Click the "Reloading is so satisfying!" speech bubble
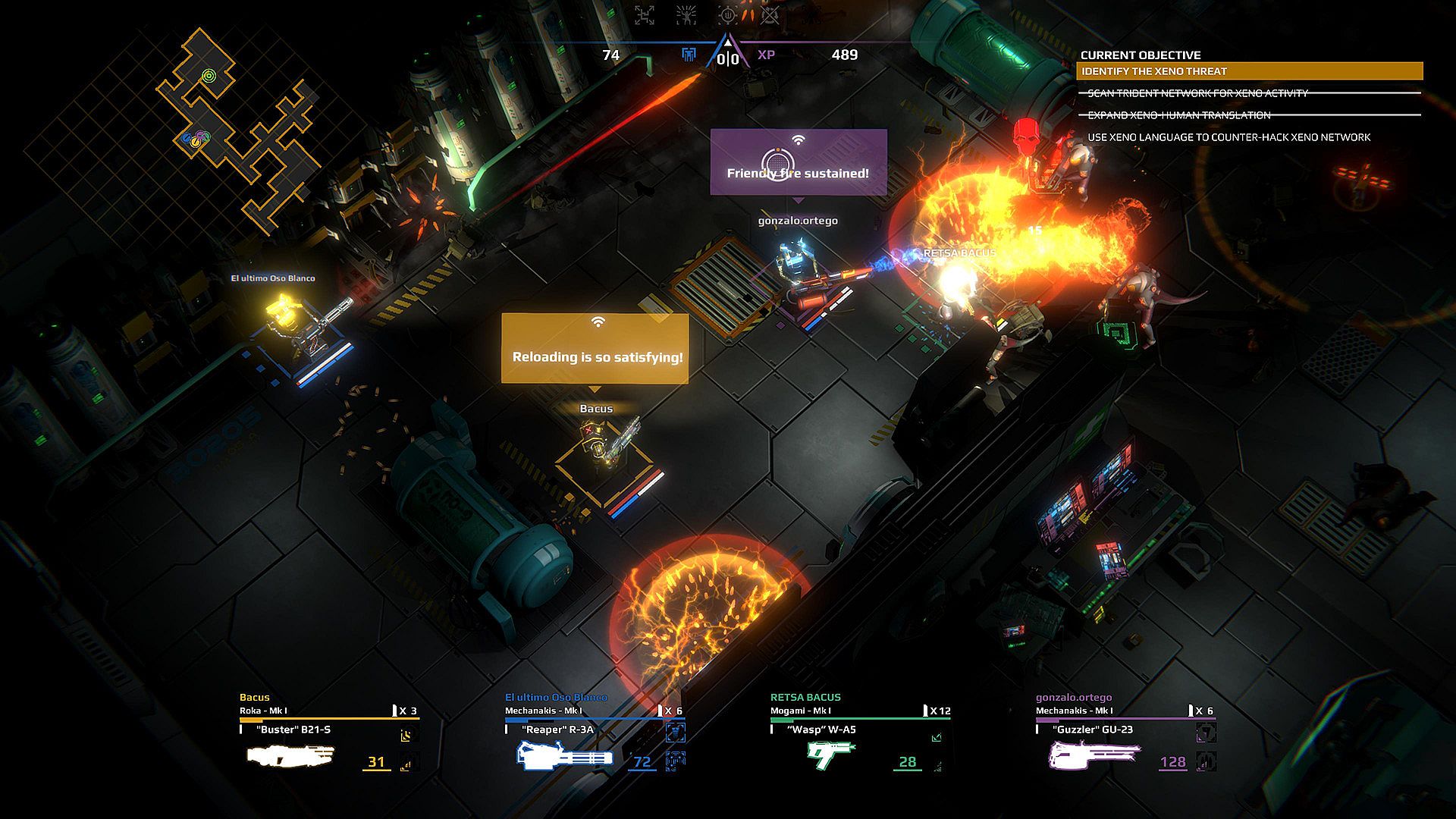The image size is (1456, 819). tap(595, 349)
